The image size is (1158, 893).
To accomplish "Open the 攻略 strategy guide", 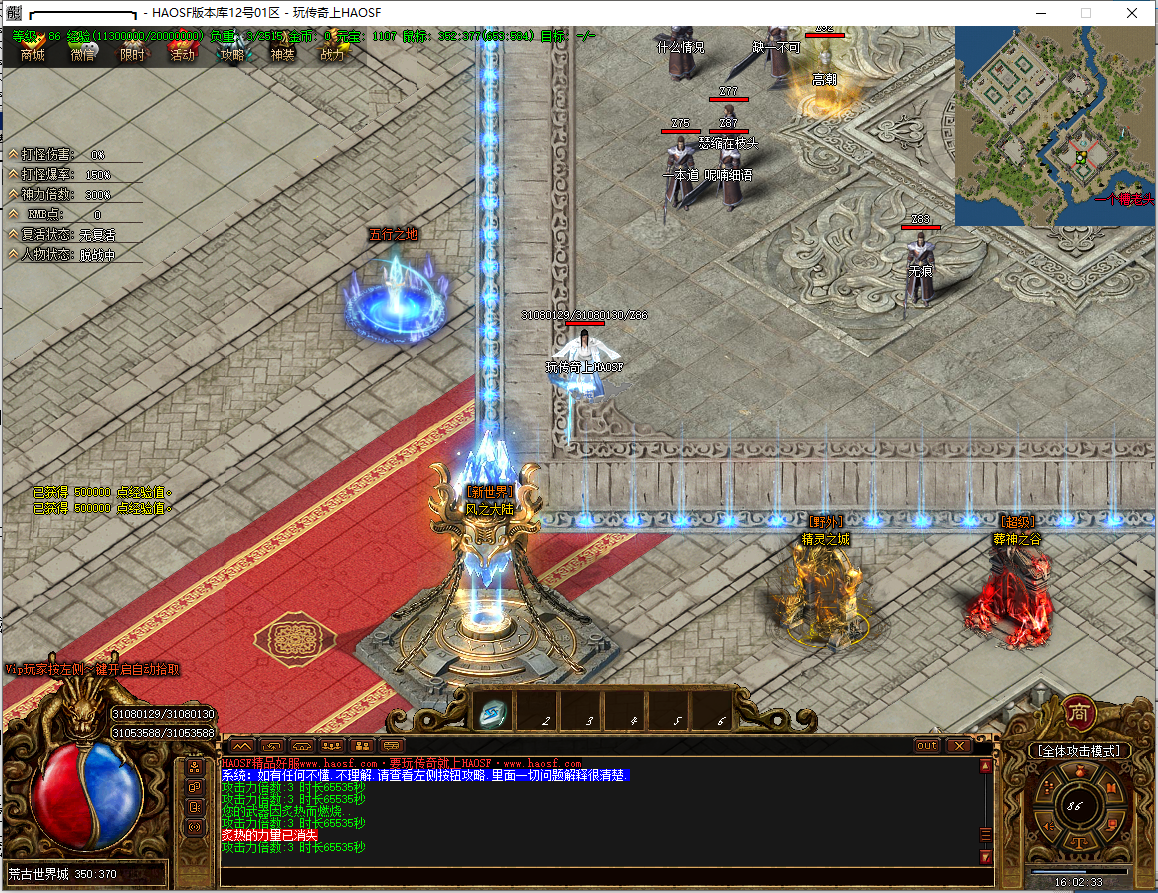I will (232, 54).
